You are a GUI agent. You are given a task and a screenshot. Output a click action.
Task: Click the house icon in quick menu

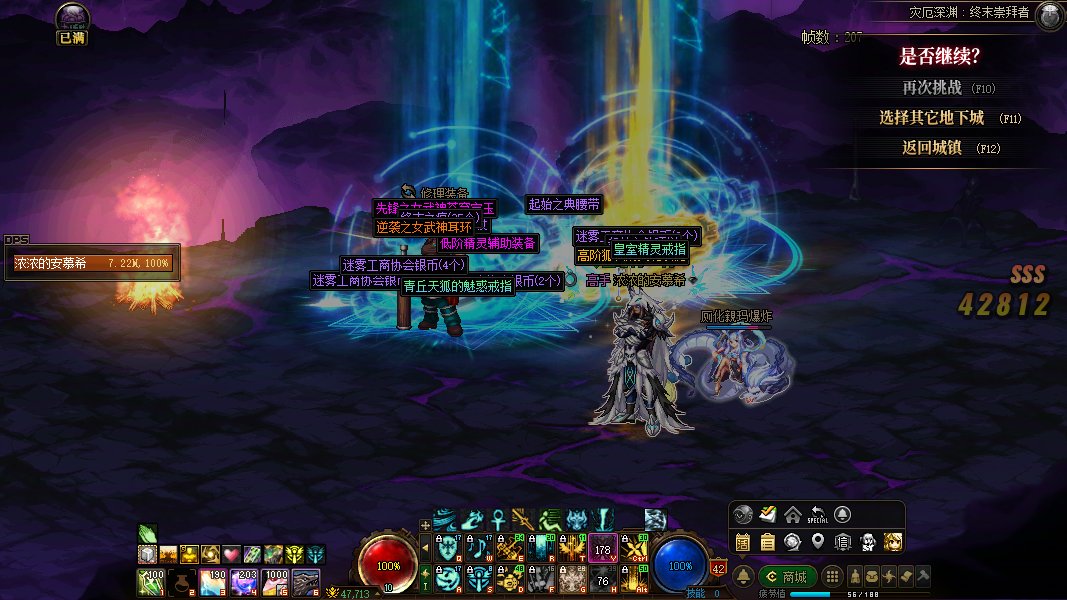[x=793, y=514]
